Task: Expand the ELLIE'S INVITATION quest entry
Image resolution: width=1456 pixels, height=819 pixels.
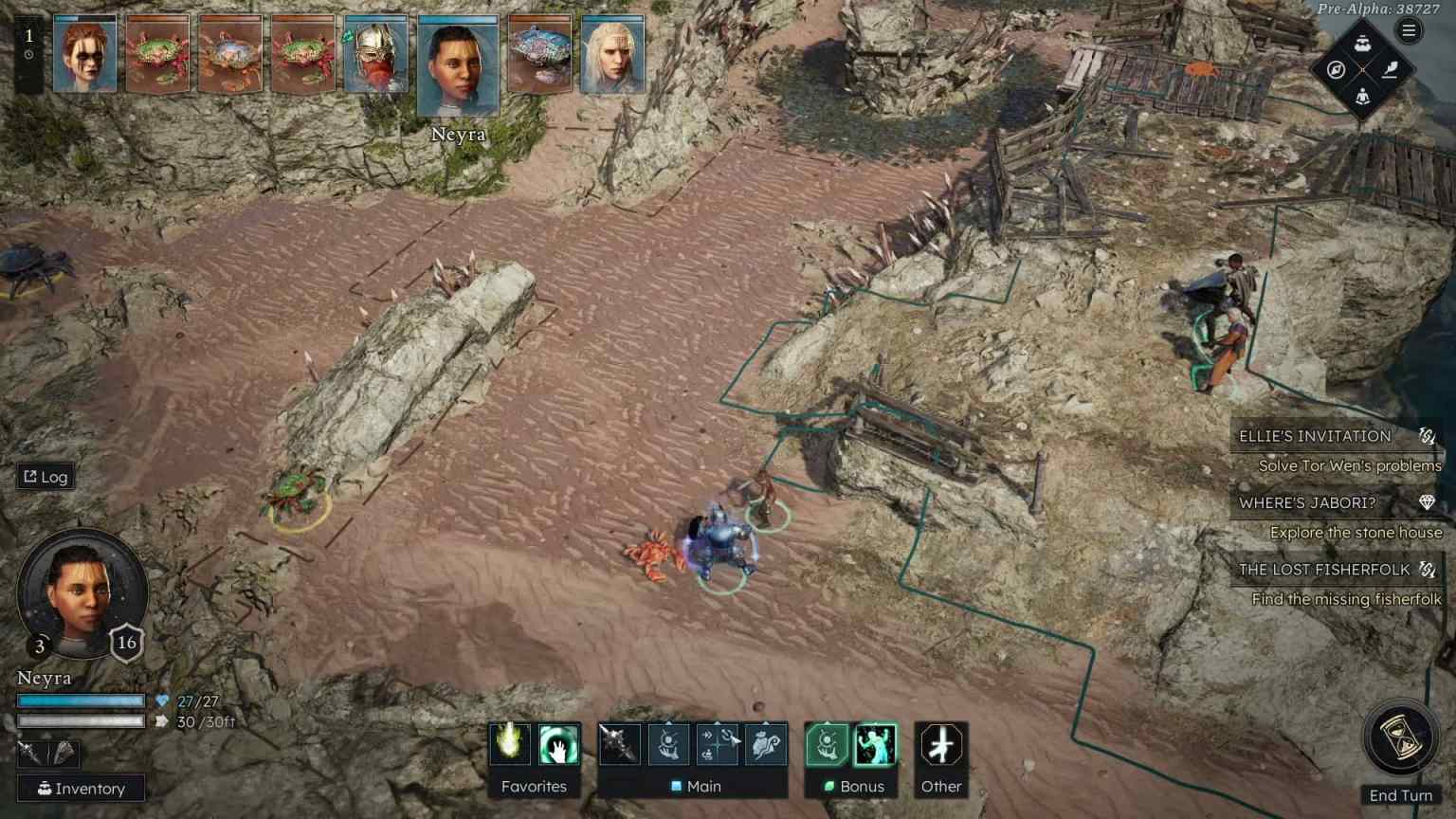Action: (x=1316, y=436)
